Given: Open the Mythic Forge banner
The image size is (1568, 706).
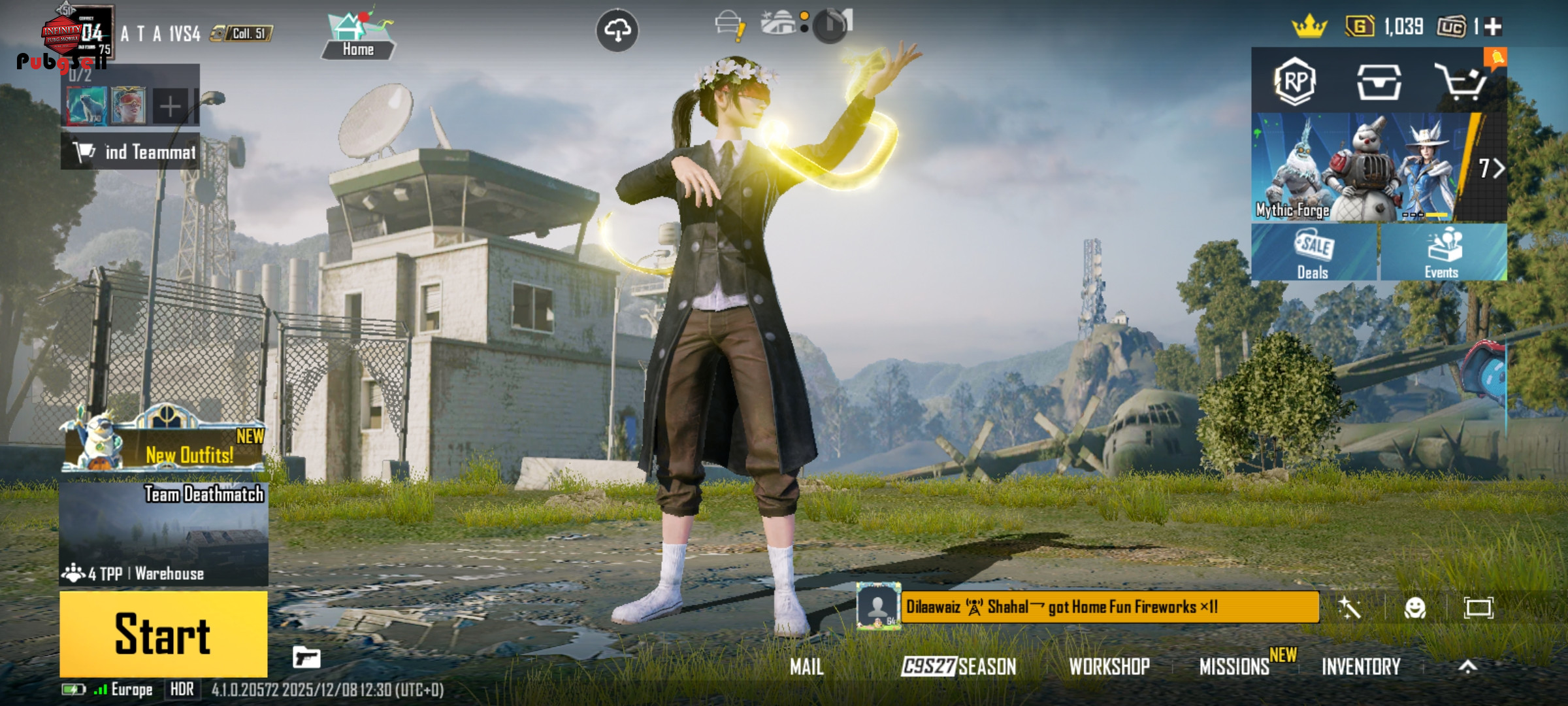Looking at the screenshot, I should click(1359, 167).
